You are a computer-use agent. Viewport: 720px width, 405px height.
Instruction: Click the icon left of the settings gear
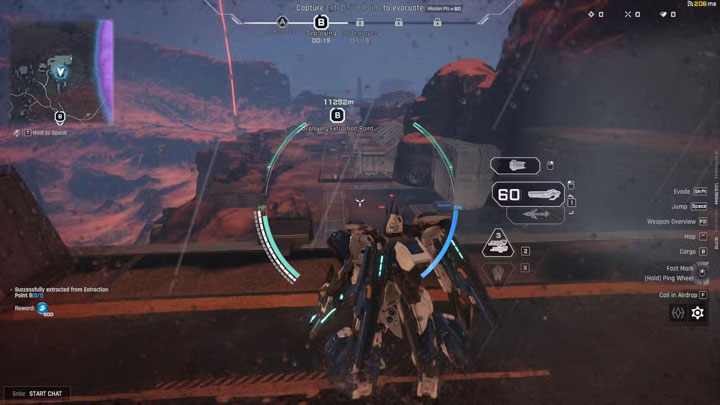click(x=678, y=313)
